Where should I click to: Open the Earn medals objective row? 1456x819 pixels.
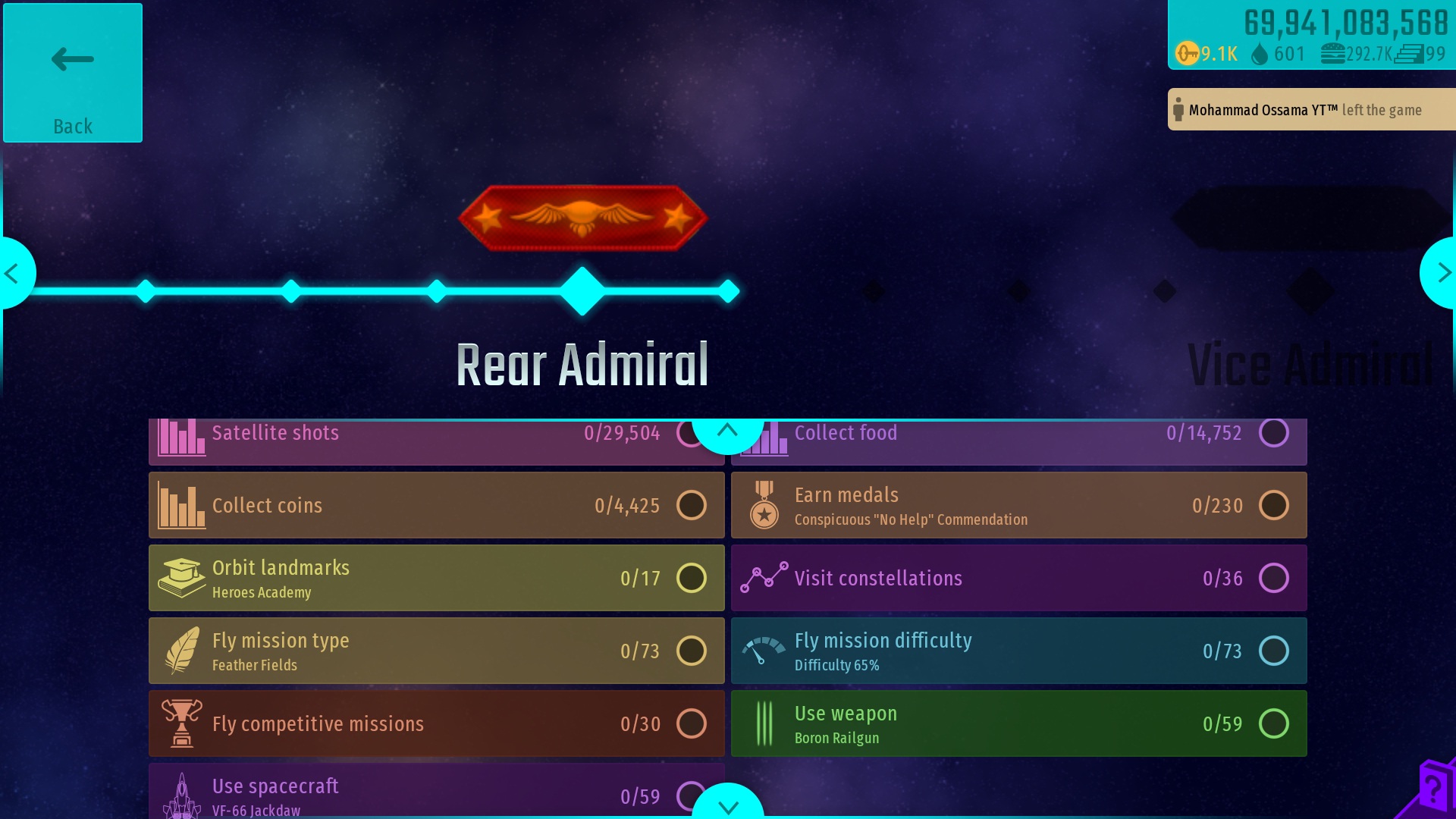(x=1018, y=505)
